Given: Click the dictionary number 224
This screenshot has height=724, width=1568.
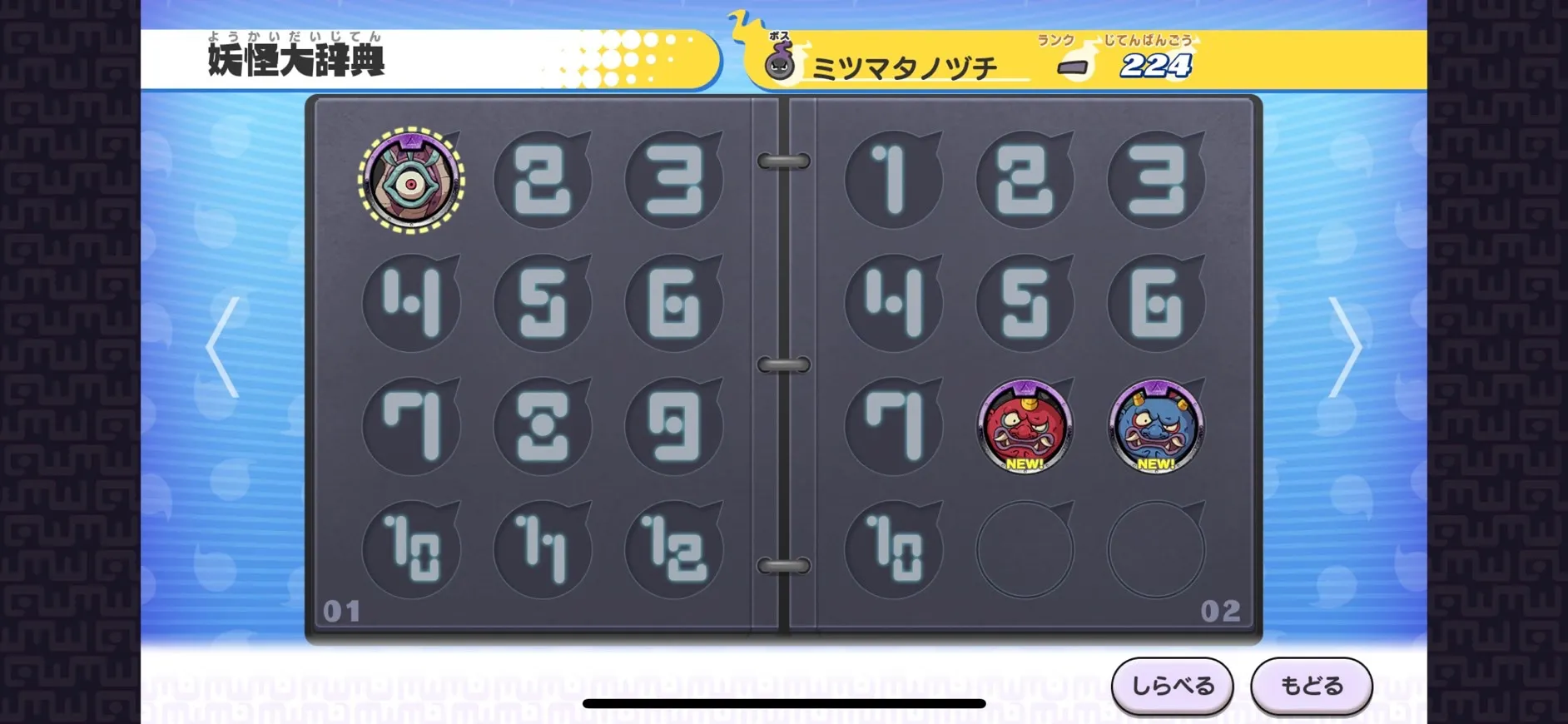Looking at the screenshot, I should (1158, 65).
